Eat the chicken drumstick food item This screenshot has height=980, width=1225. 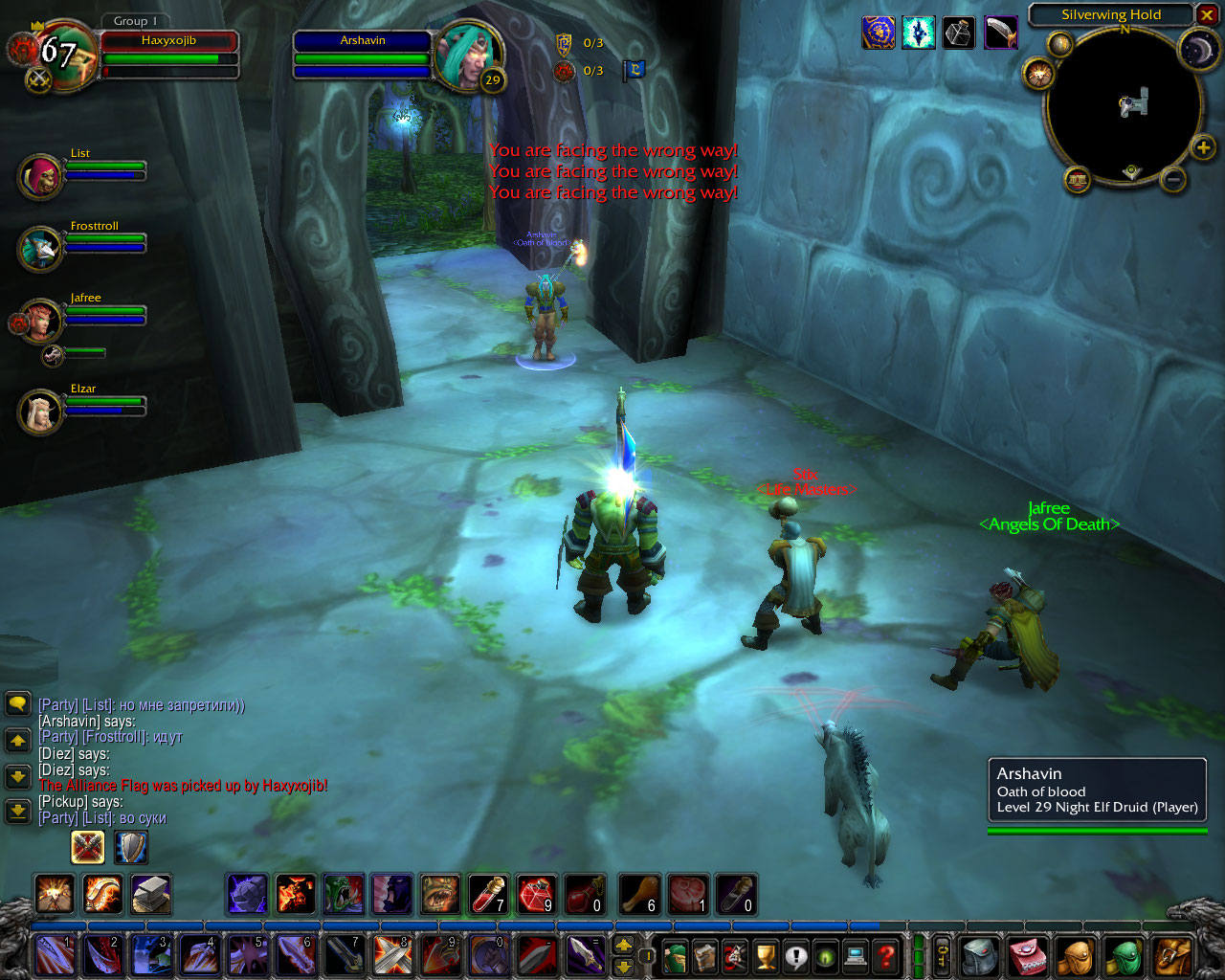click(639, 894)
